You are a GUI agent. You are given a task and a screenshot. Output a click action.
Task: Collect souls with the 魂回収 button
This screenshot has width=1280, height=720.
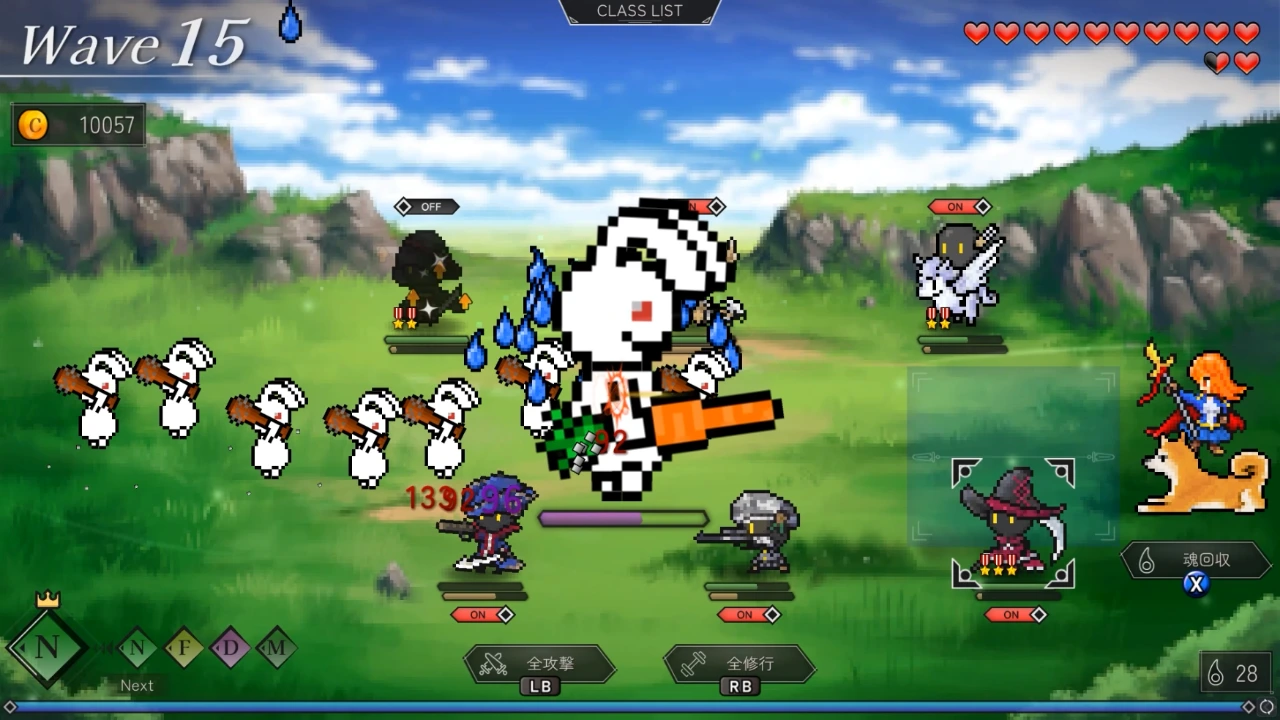1194,561
